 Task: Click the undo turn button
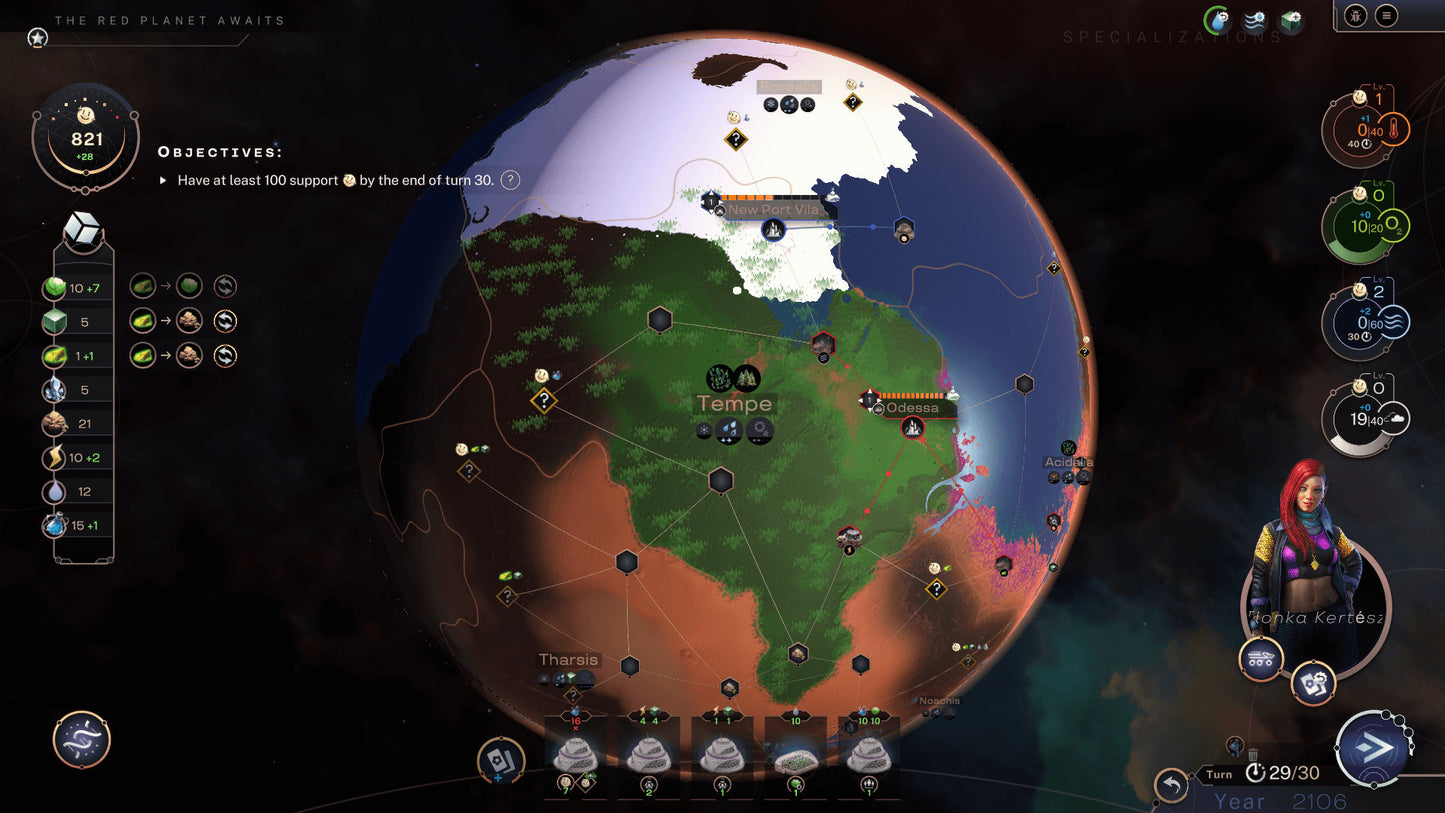(x=1171, y=785)
